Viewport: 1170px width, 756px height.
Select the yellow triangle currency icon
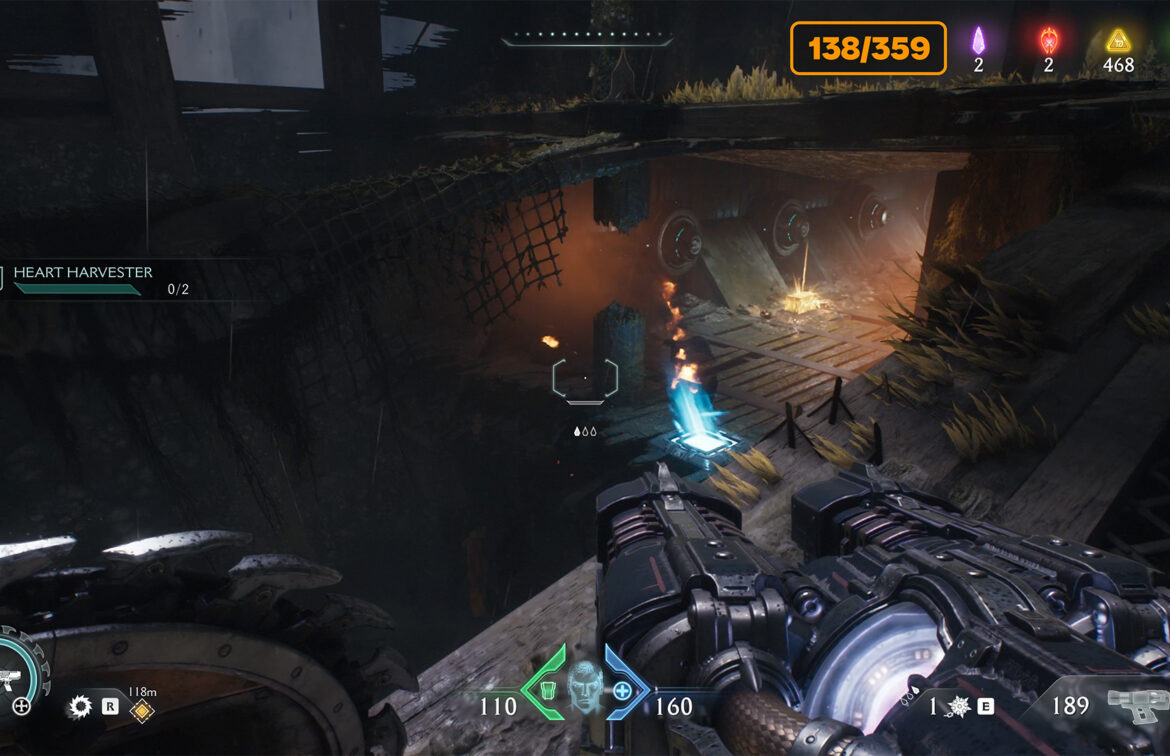coord(1117,41)
